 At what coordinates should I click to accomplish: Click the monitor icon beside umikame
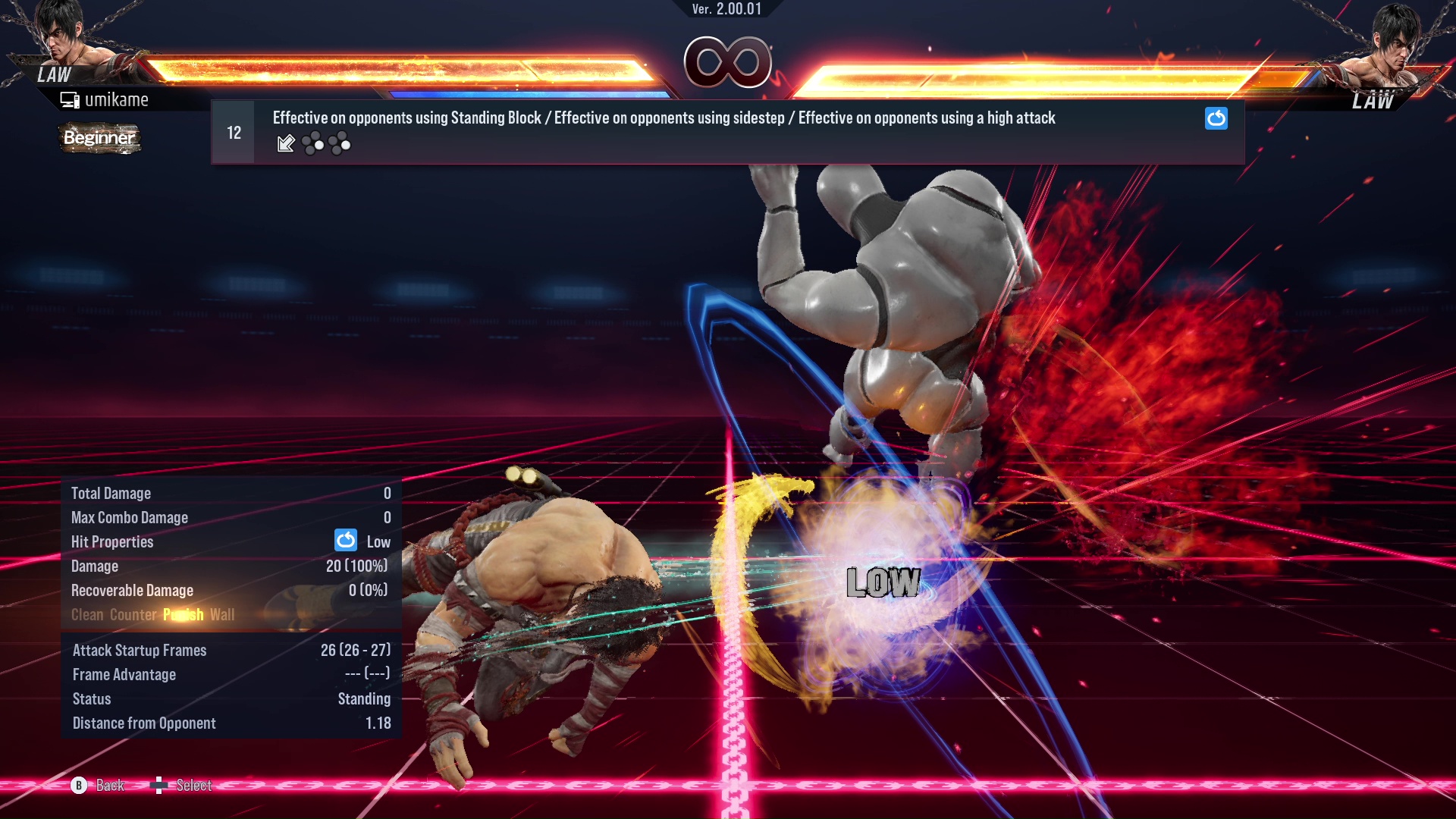point(70,99)
